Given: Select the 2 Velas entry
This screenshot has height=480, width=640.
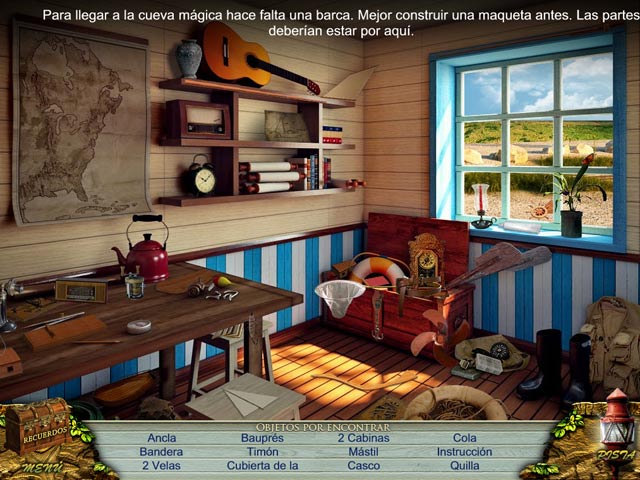Looking at the screenshot, I should (161, 465).
